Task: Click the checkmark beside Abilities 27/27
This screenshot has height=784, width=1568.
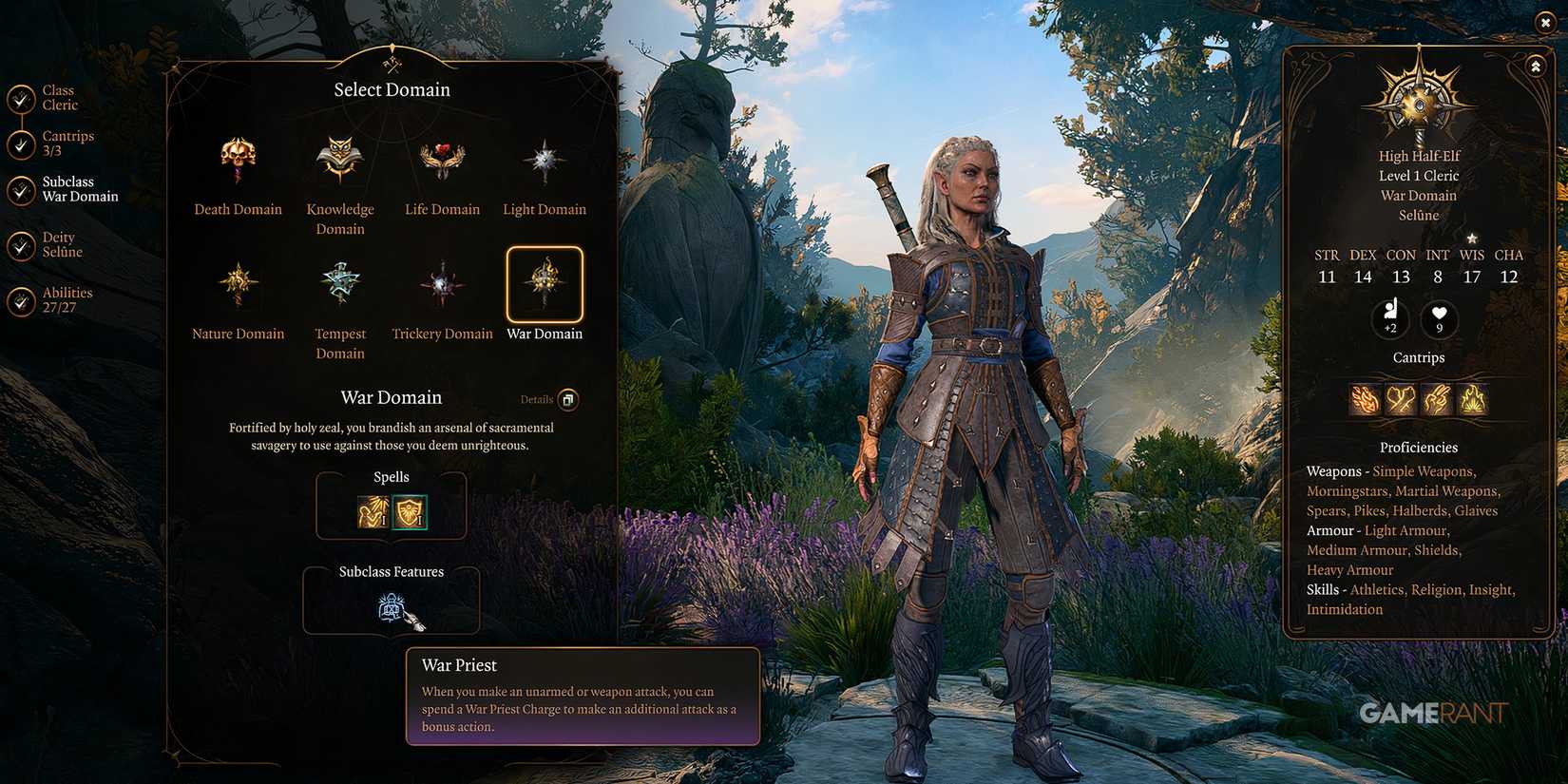Action: pos(21,301)
